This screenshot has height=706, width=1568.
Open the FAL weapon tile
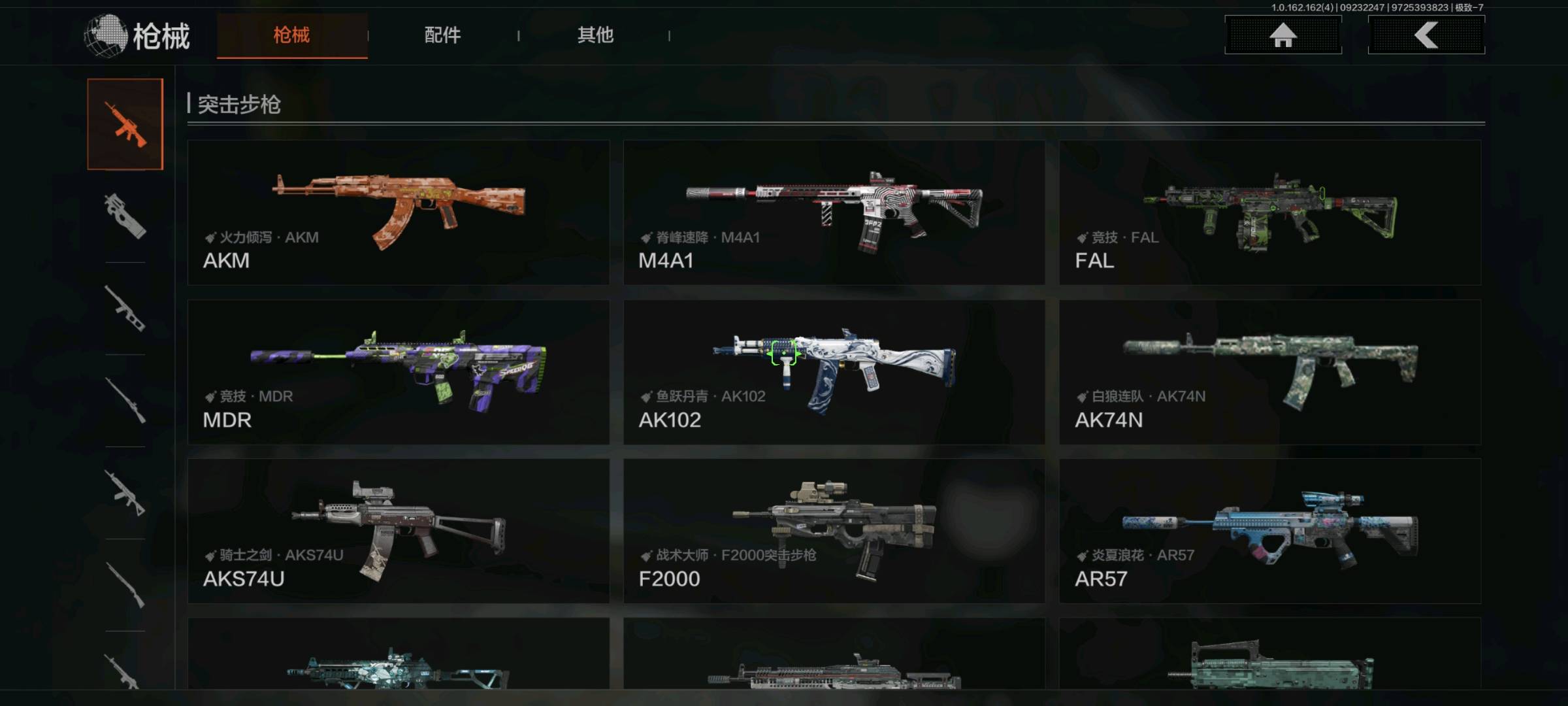point(1269,212)
